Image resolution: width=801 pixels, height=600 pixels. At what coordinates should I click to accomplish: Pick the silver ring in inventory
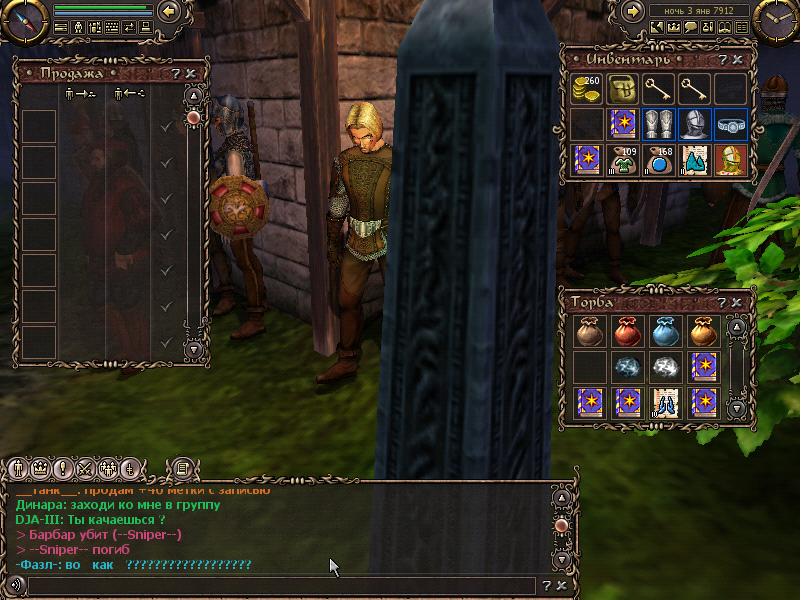730,125
